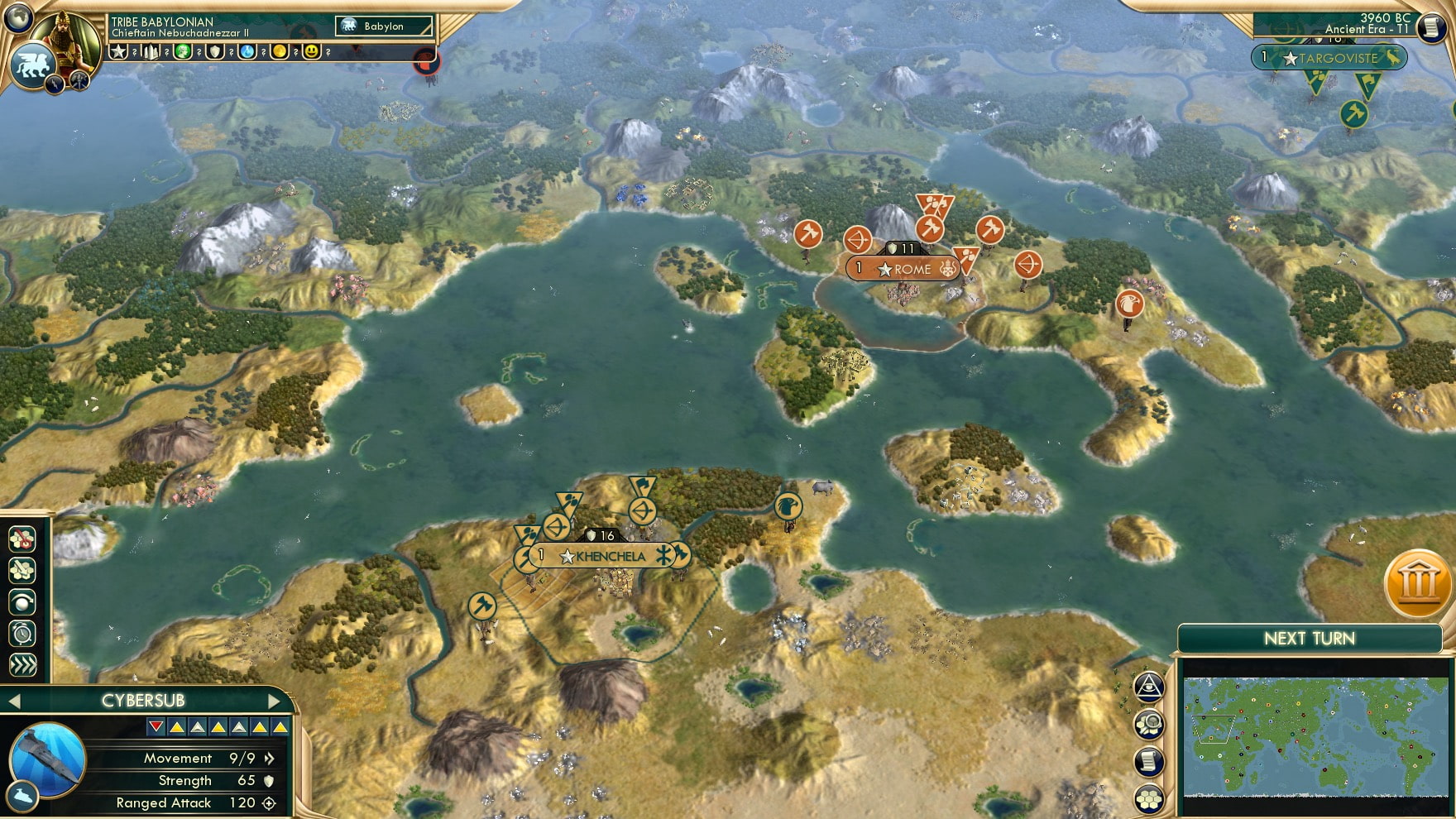The height and width of the screenshot is (819, 1456).
Task: Open map options with the hex-cluster icon near the minimap
Action: [x=1148, y=797]
